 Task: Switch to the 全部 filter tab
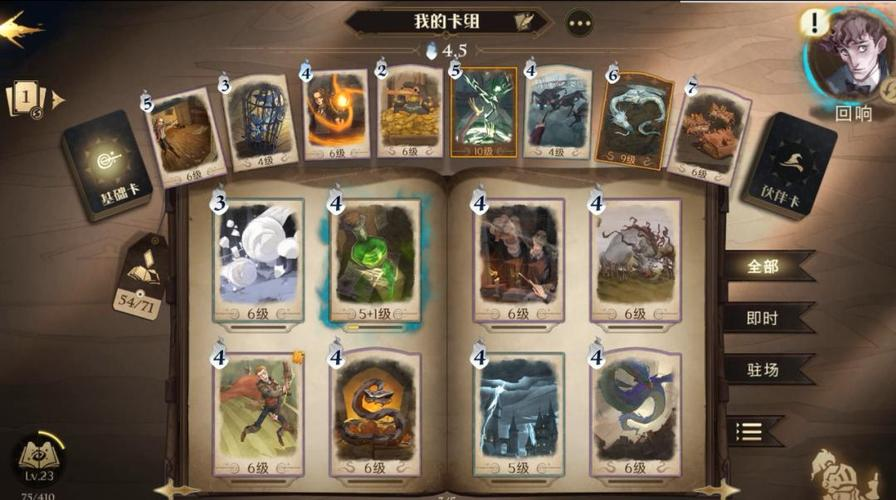765,266
